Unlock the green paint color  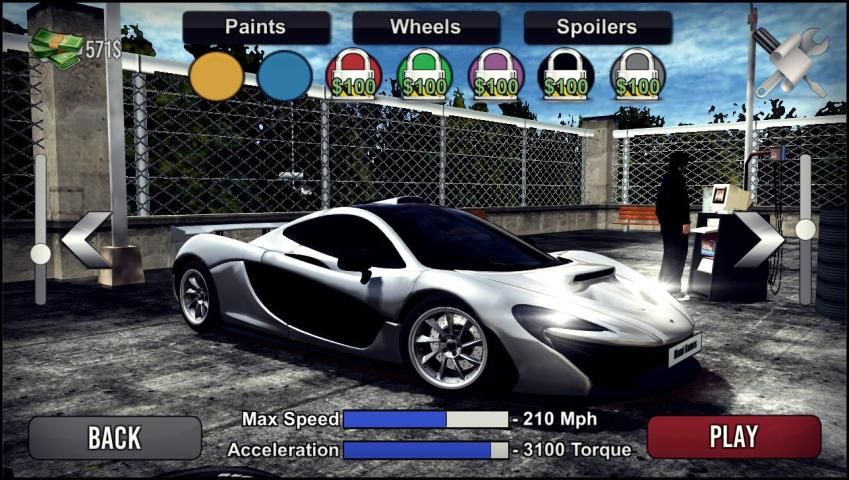425,76
